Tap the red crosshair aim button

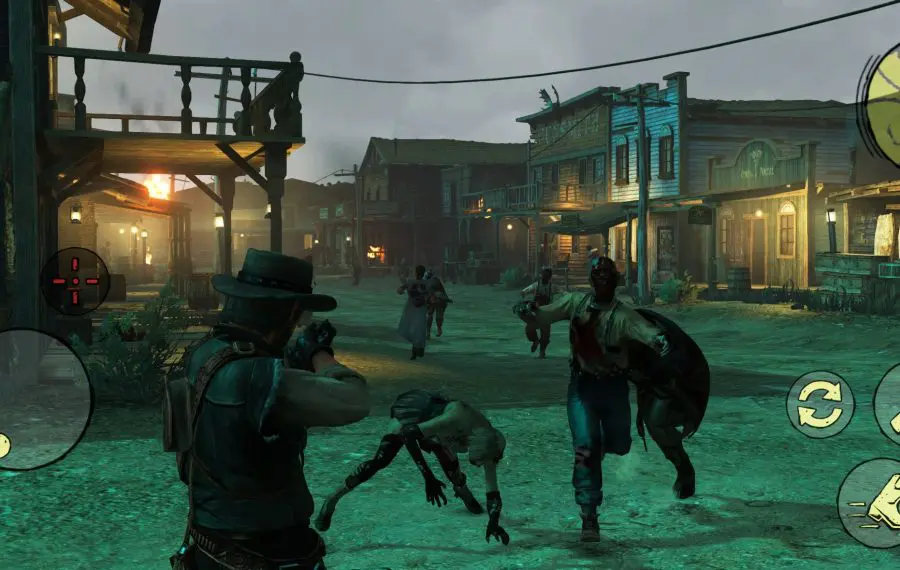tap(75, 281)
